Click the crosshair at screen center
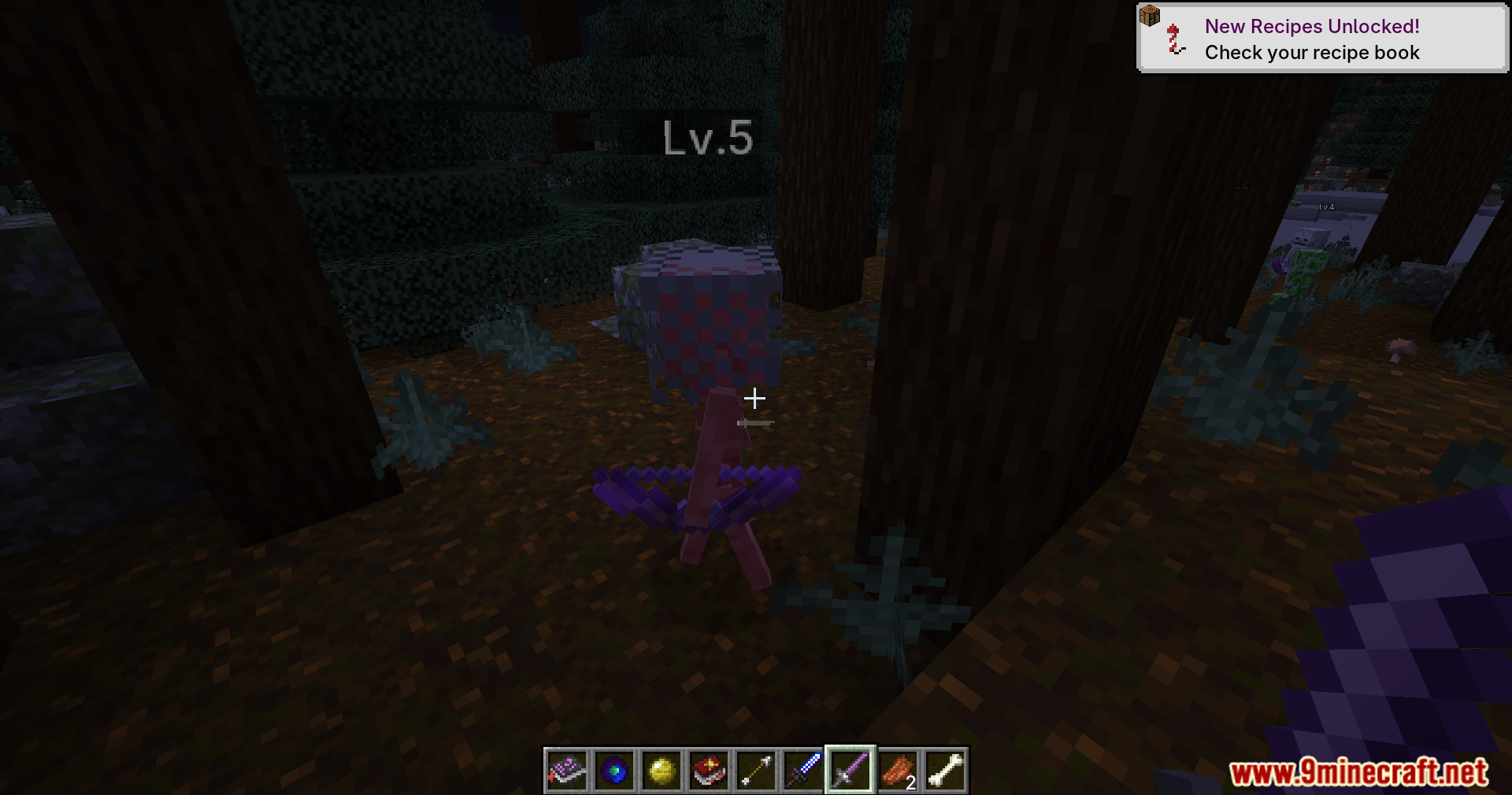 click(755, 398)
